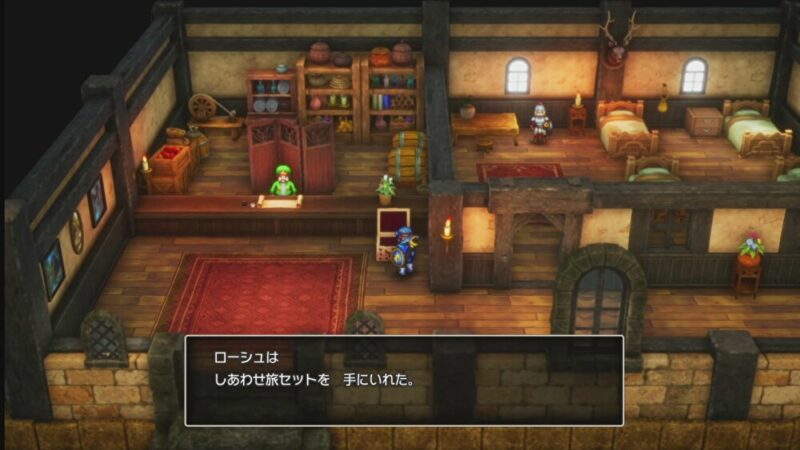Advance the item-obtained dialogue message box
This screenshot has width=800, height=450.
[404, 380]
